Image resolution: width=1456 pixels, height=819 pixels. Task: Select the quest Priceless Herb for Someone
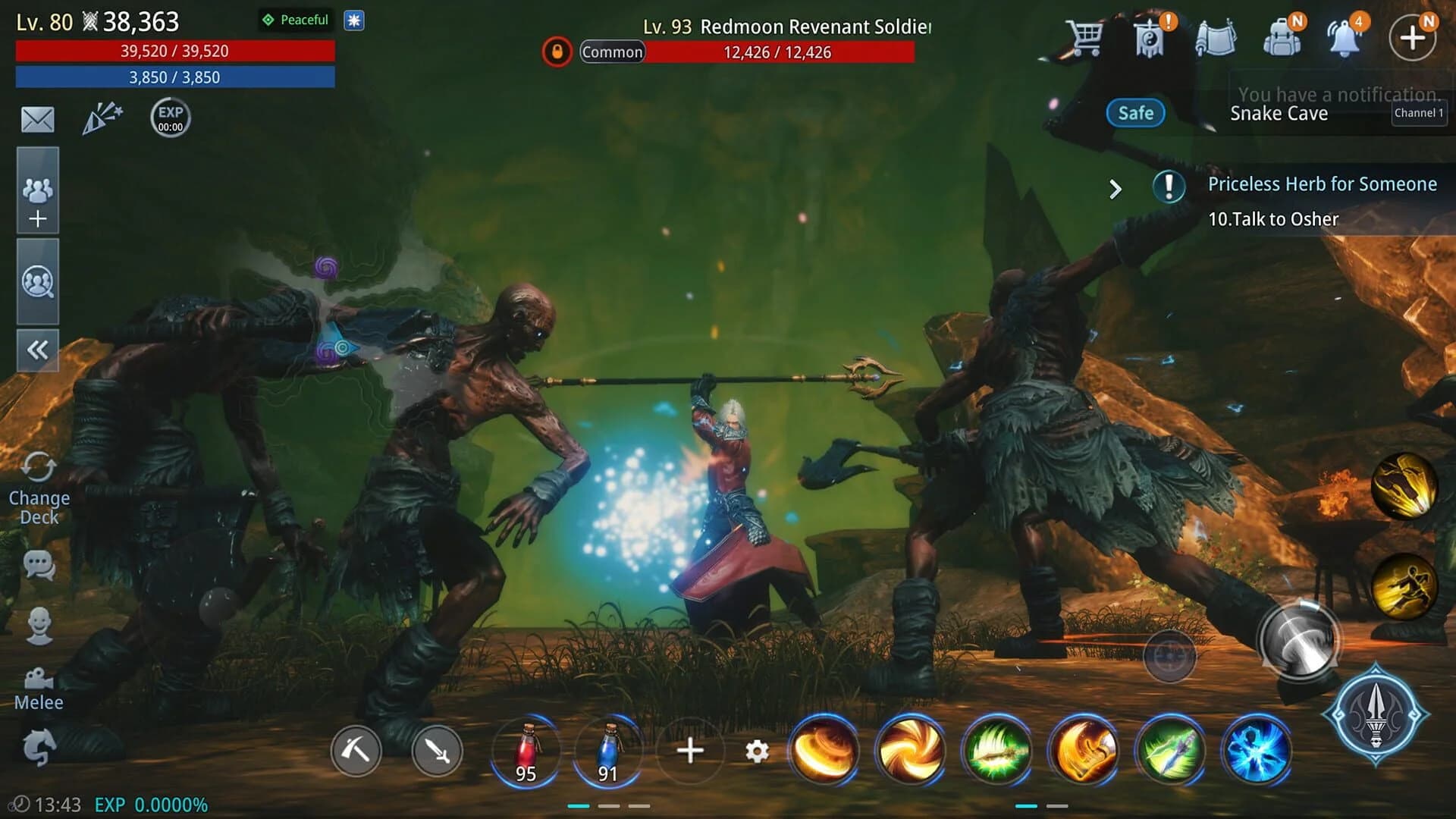click(1322, 184)
